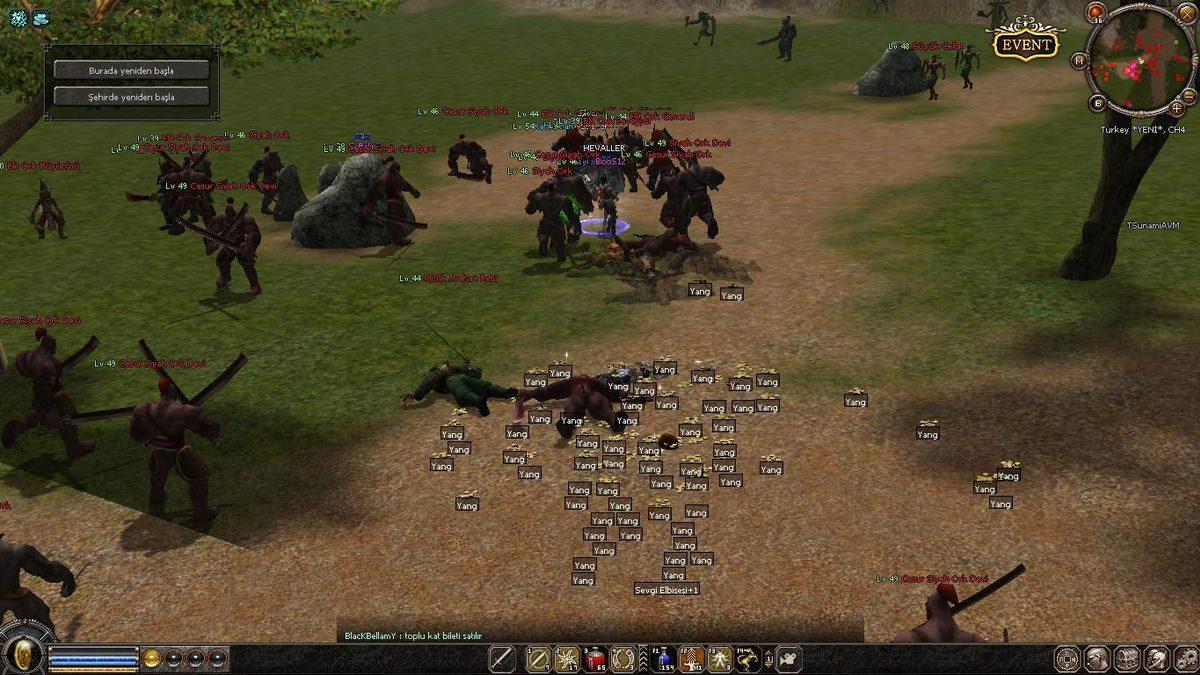The height and width of the screenshot is (675, 1200).
Task: Open the EVENT banner
Action: 1025,44
